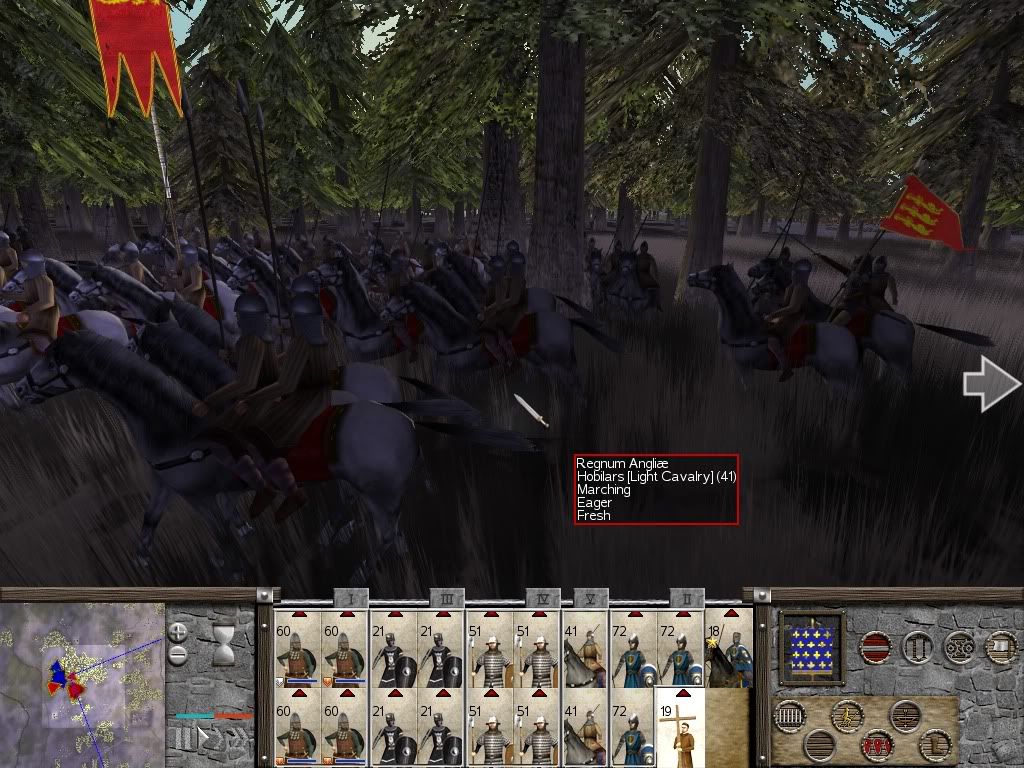Click the white flag withdraw button
Viewport: 1024px width, 768px height.
[1001, 646]
